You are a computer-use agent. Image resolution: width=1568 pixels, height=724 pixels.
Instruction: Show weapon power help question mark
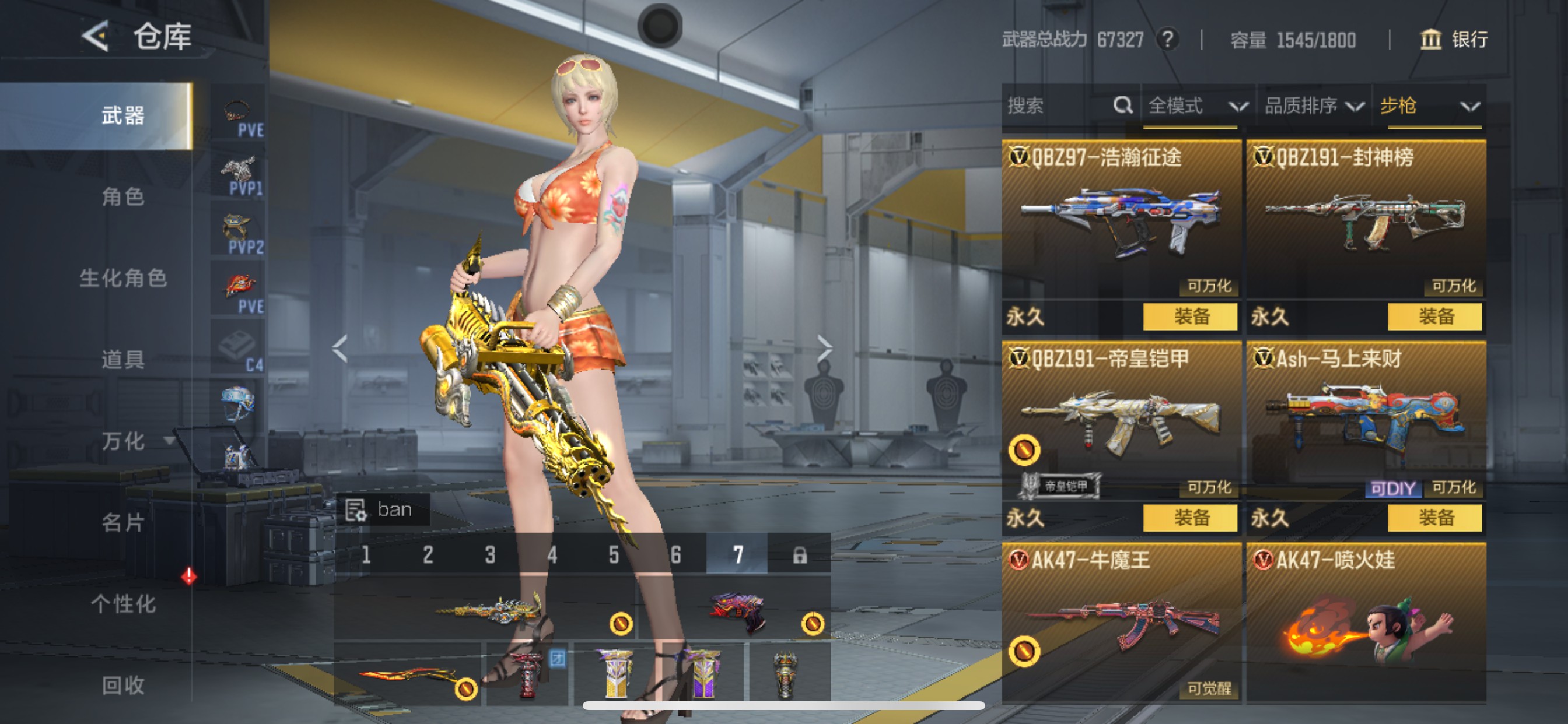coord(1167,40)
